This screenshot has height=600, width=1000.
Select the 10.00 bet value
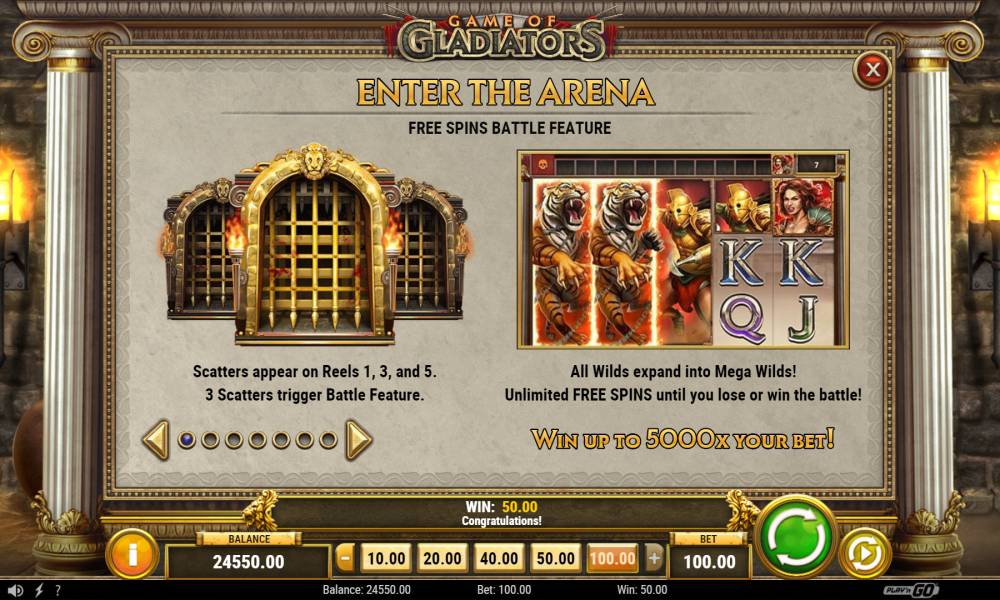384,558
